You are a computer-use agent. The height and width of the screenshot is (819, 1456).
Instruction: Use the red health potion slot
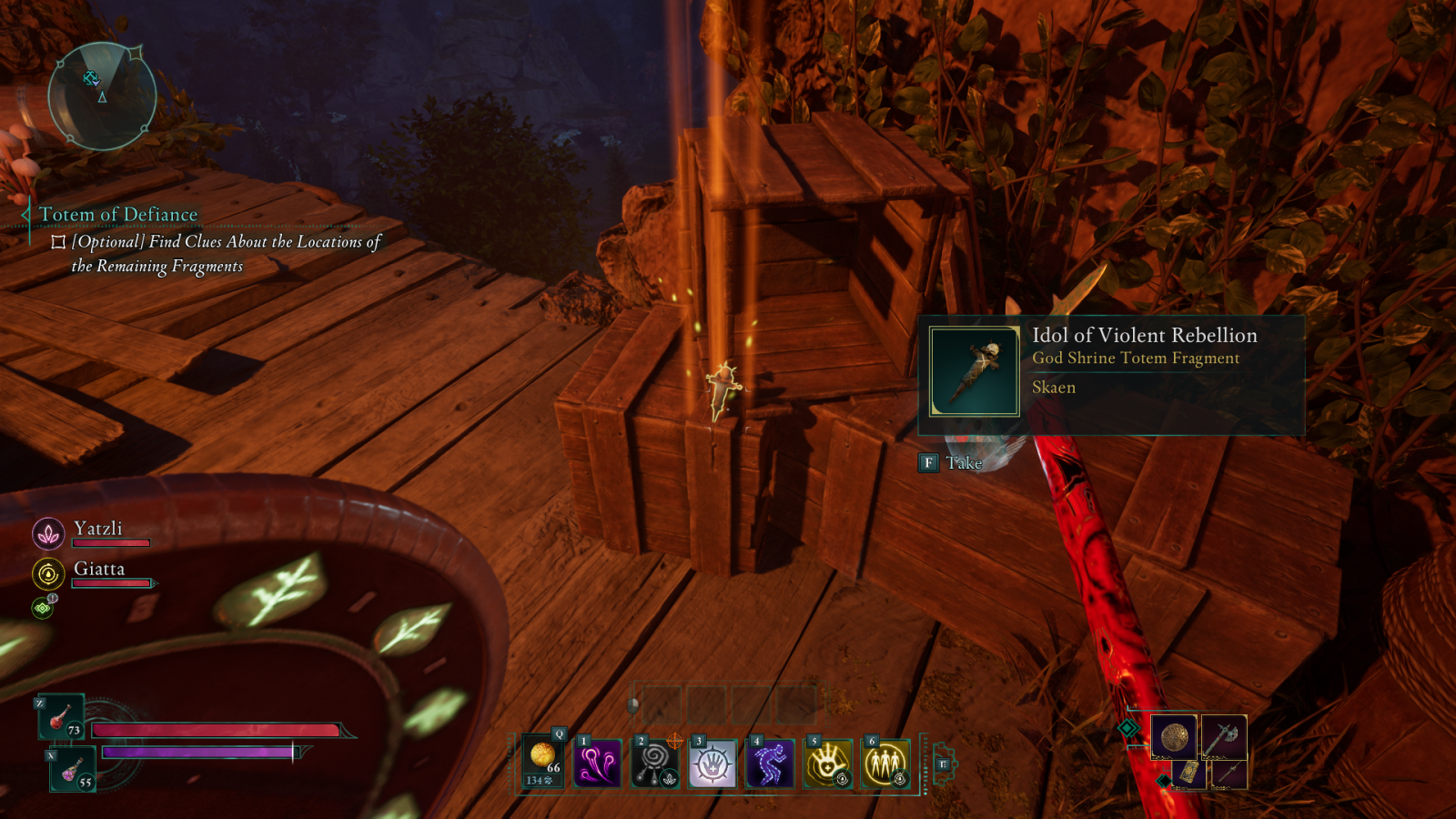point(61,717)
